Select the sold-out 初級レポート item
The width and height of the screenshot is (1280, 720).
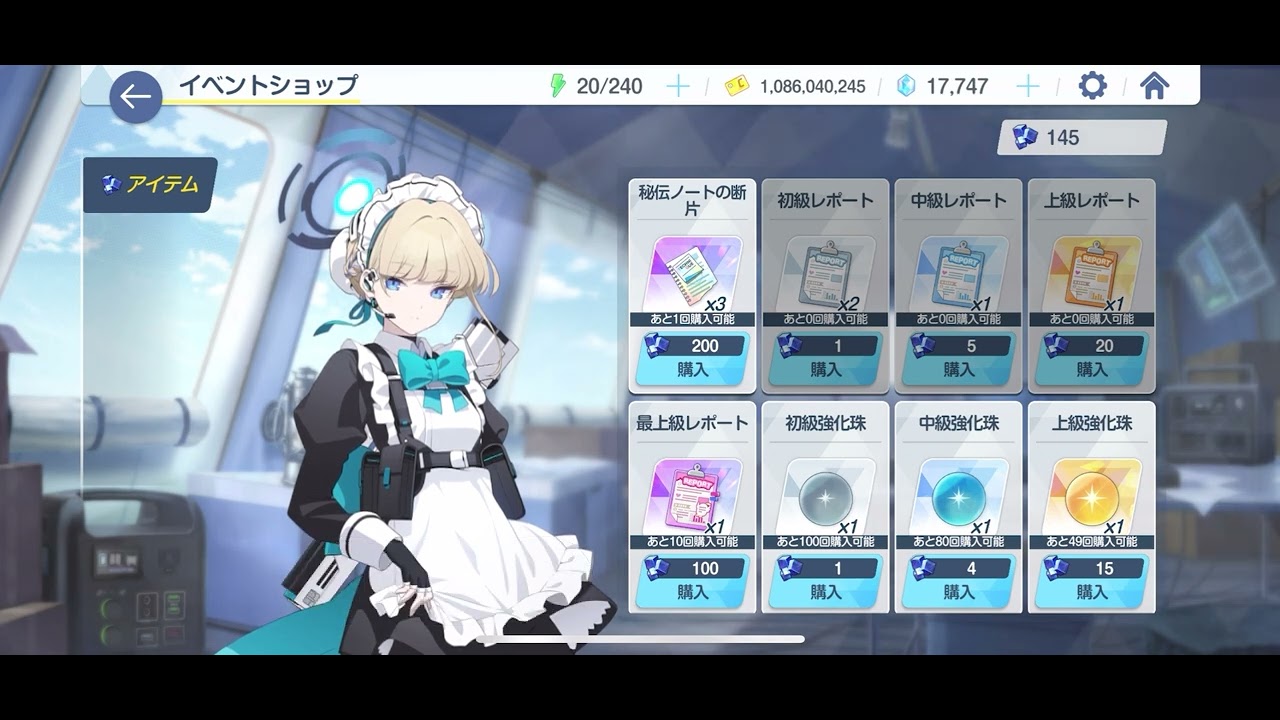825,285
